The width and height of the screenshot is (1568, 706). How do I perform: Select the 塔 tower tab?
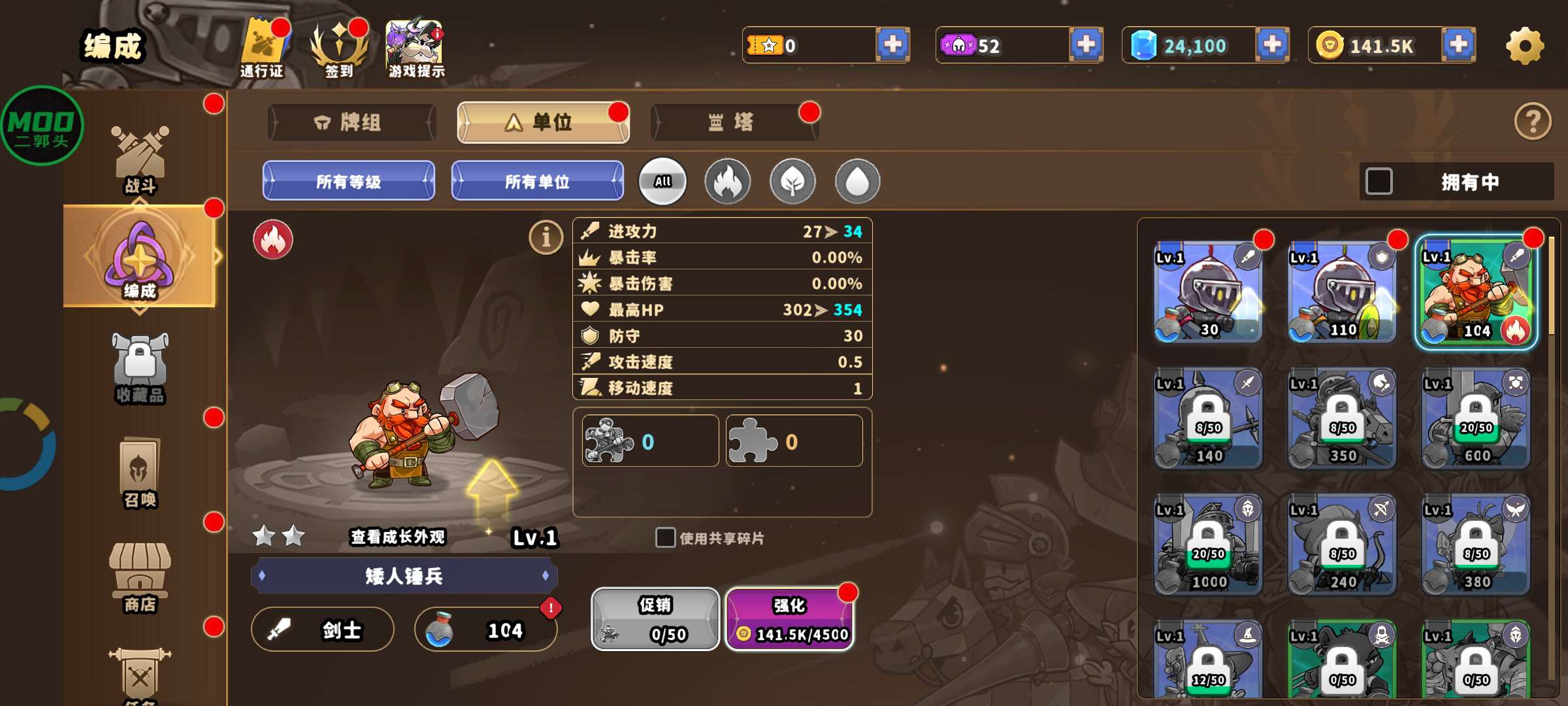click(734, 122)
